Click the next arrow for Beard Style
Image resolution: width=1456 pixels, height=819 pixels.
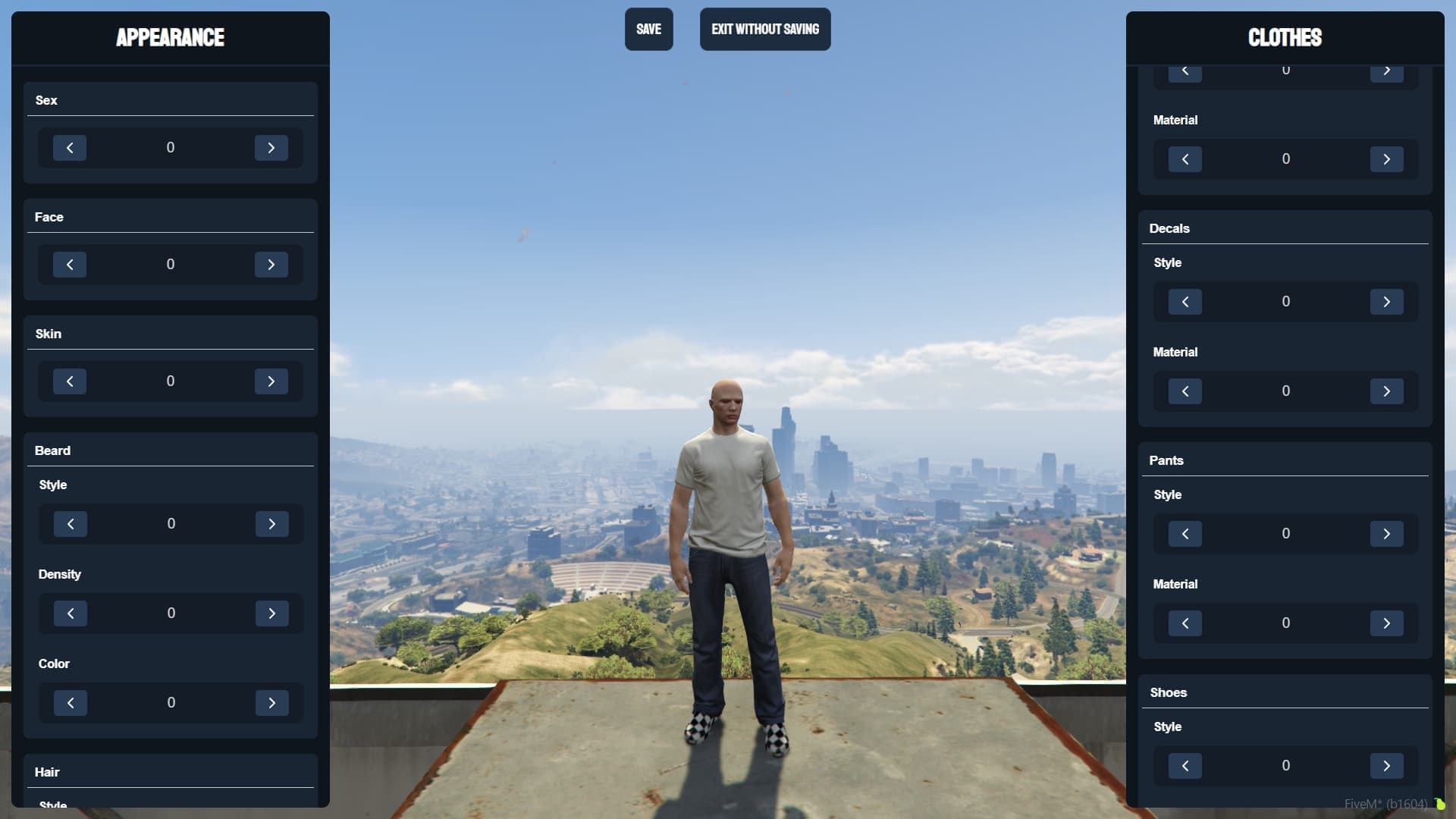(x=272, y=523)
